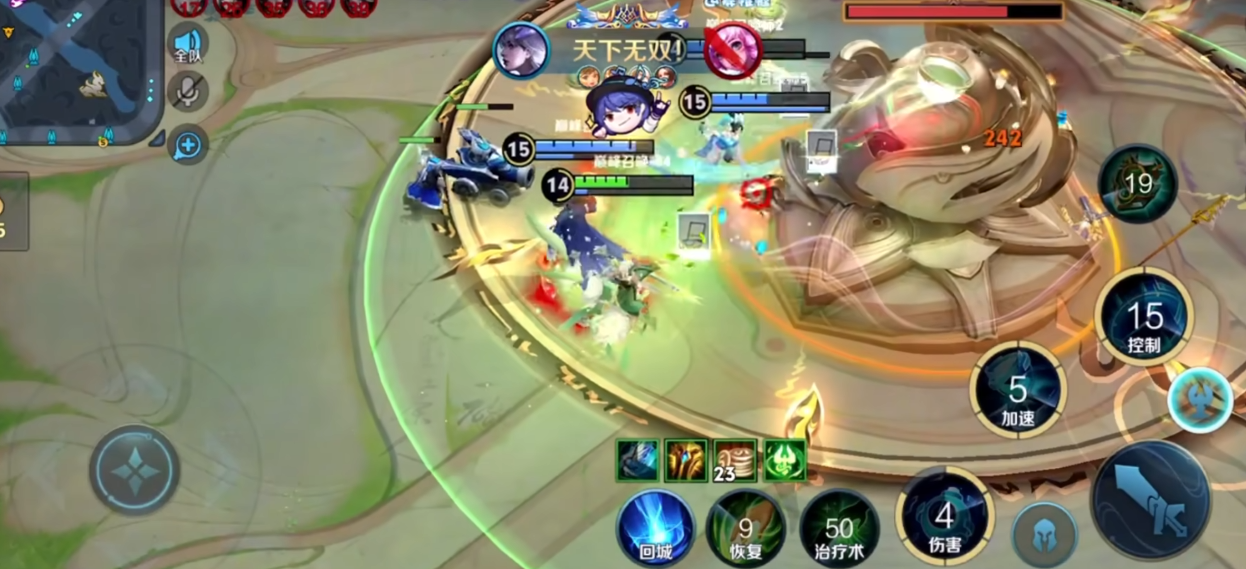This screenshot has width=1246, height=569.
Task: Open the quick message bubble with plus
Action: (x=188, y=145)
